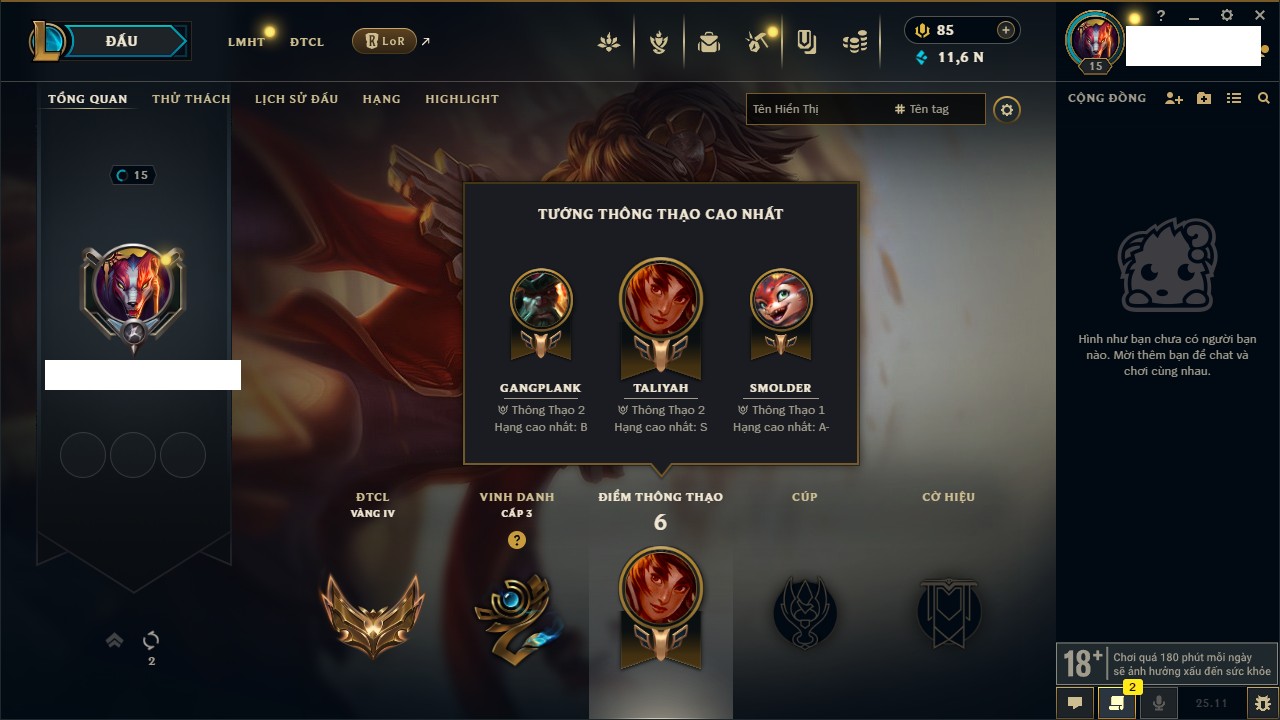This screenshot has height=720, width=1280.
Task: Open the client settings gear icon
Action: pos(1227,16)
